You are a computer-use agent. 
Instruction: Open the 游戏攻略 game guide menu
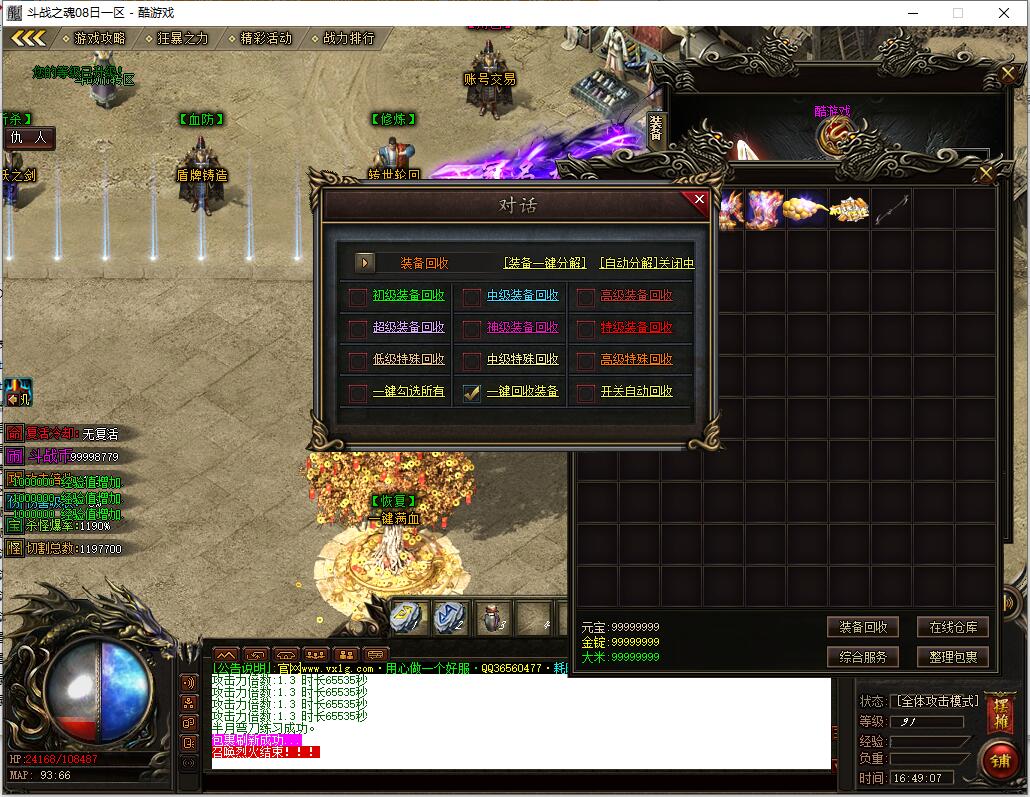point(99,38)
